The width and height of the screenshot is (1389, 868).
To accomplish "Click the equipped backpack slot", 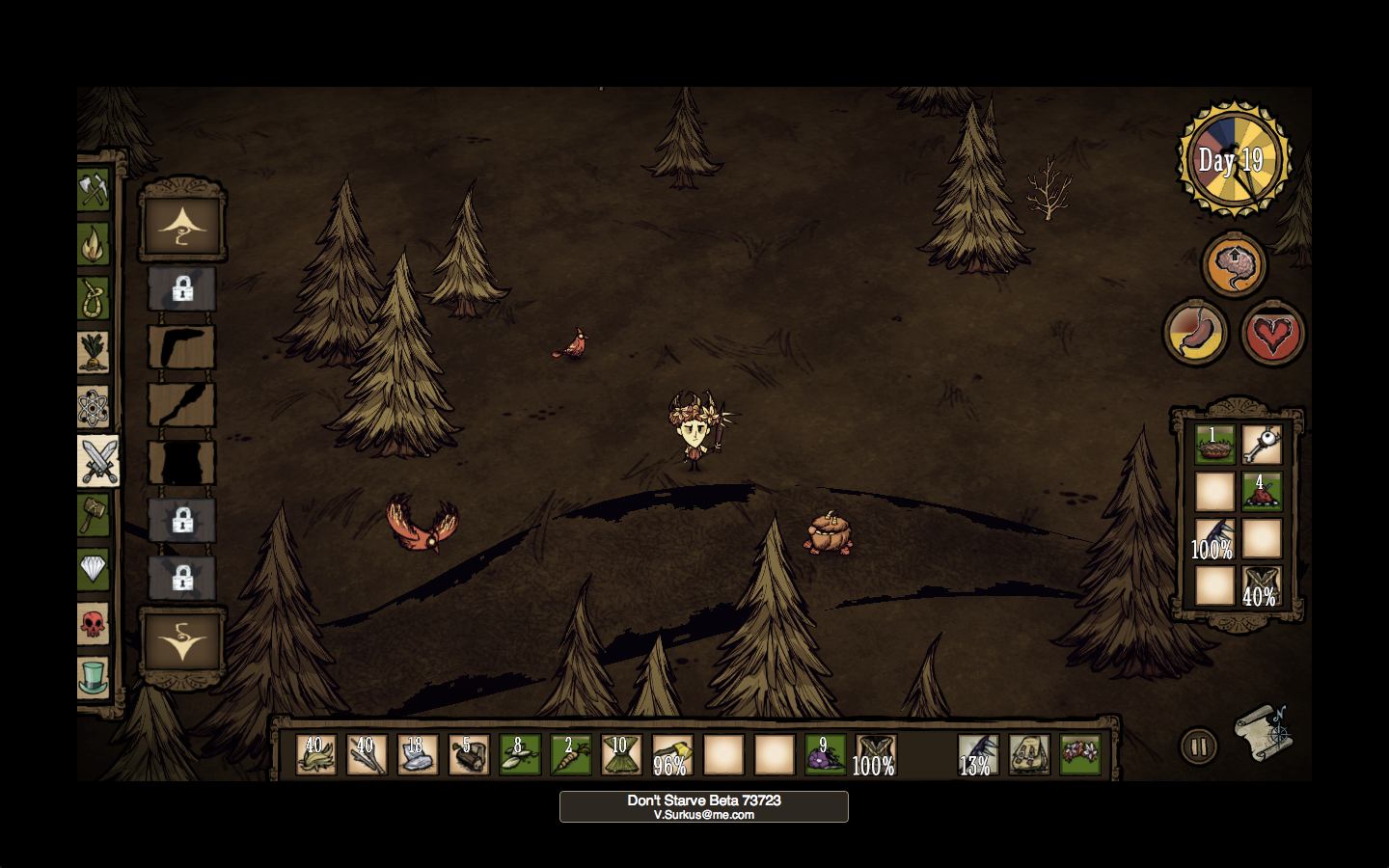I will tap(1029, 754).
